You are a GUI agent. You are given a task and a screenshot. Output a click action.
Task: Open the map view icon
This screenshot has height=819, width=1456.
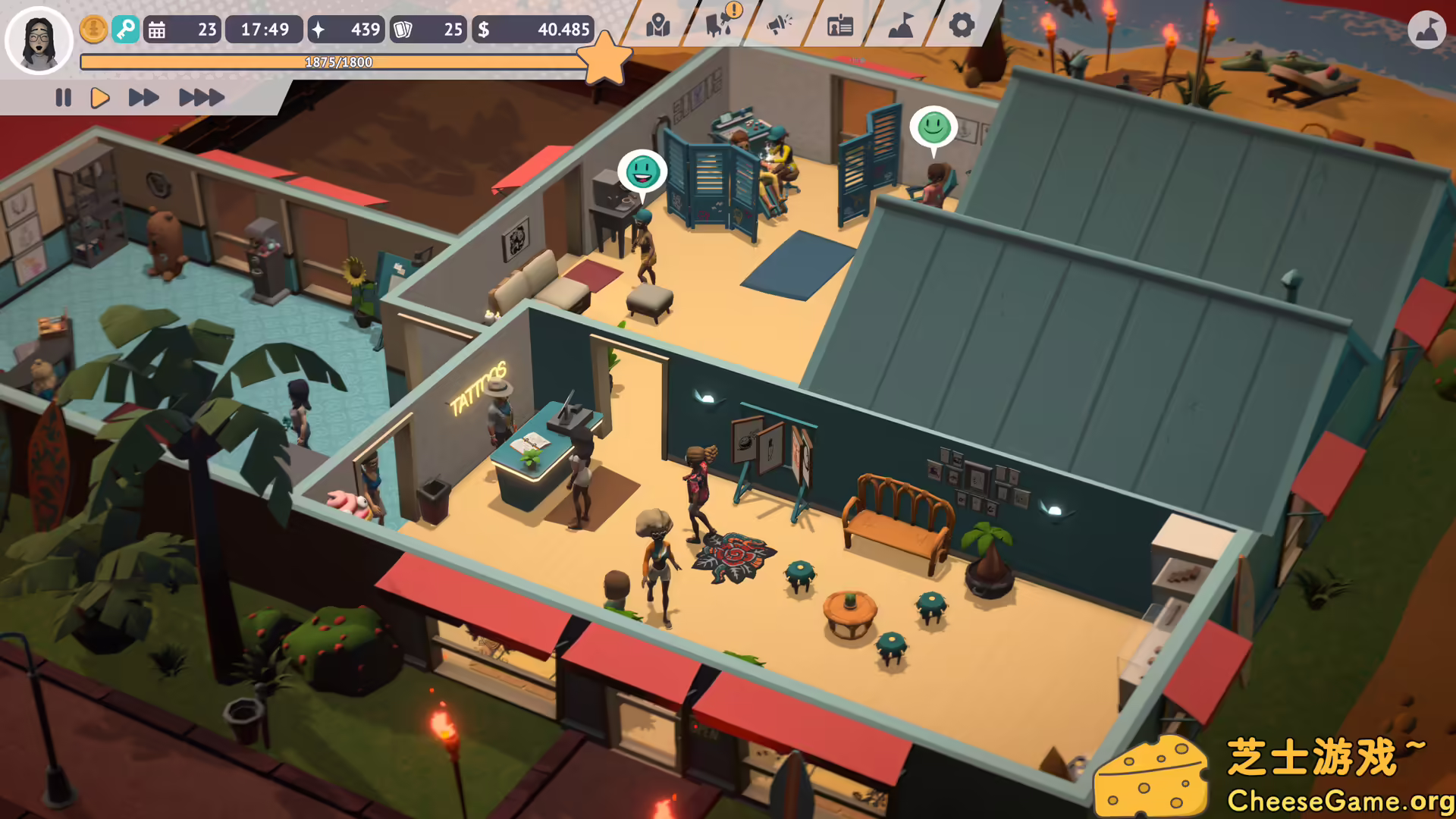658,27
